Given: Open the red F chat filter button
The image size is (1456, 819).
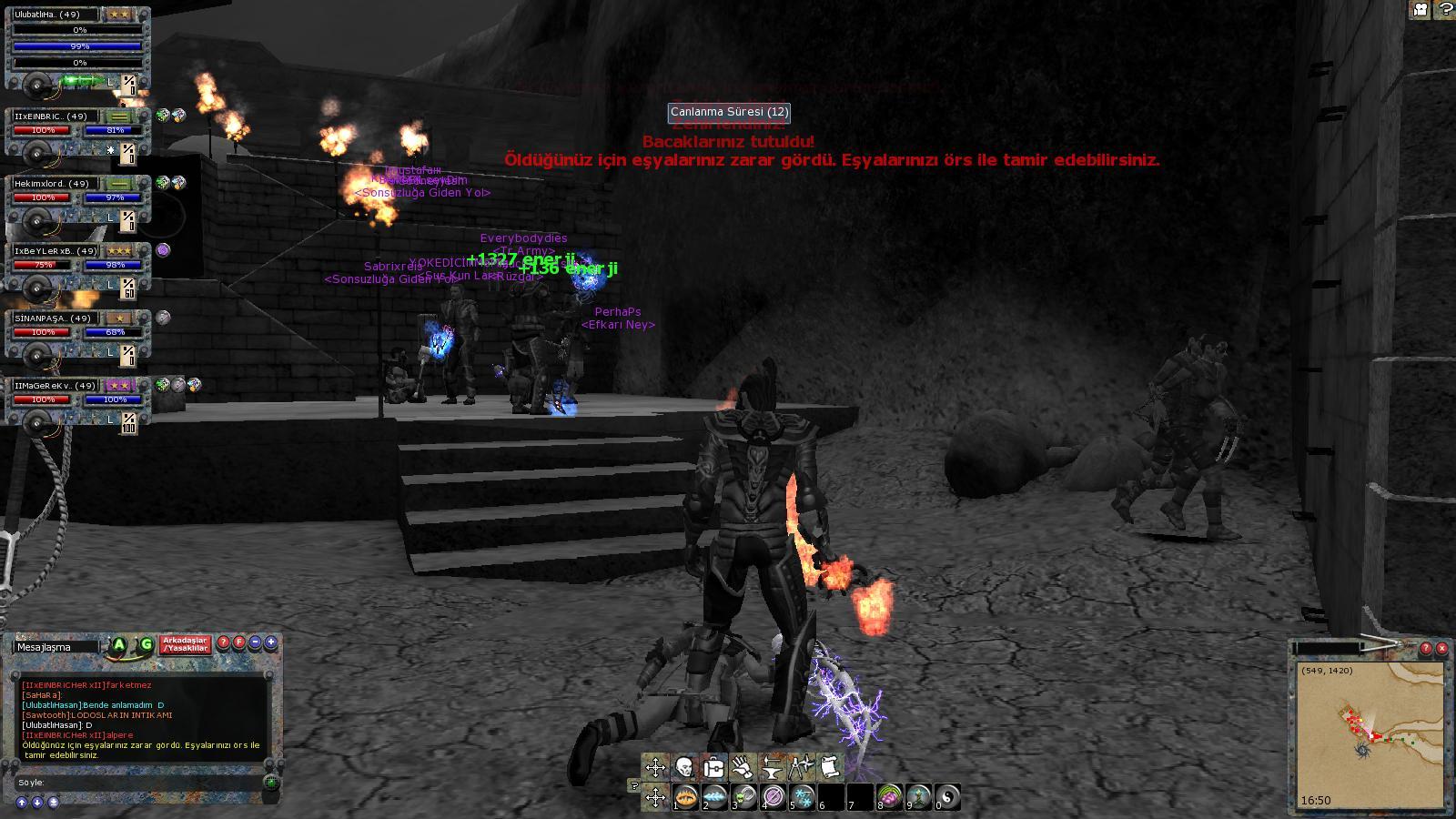Looking at the screenshot, I should [240, 642].
